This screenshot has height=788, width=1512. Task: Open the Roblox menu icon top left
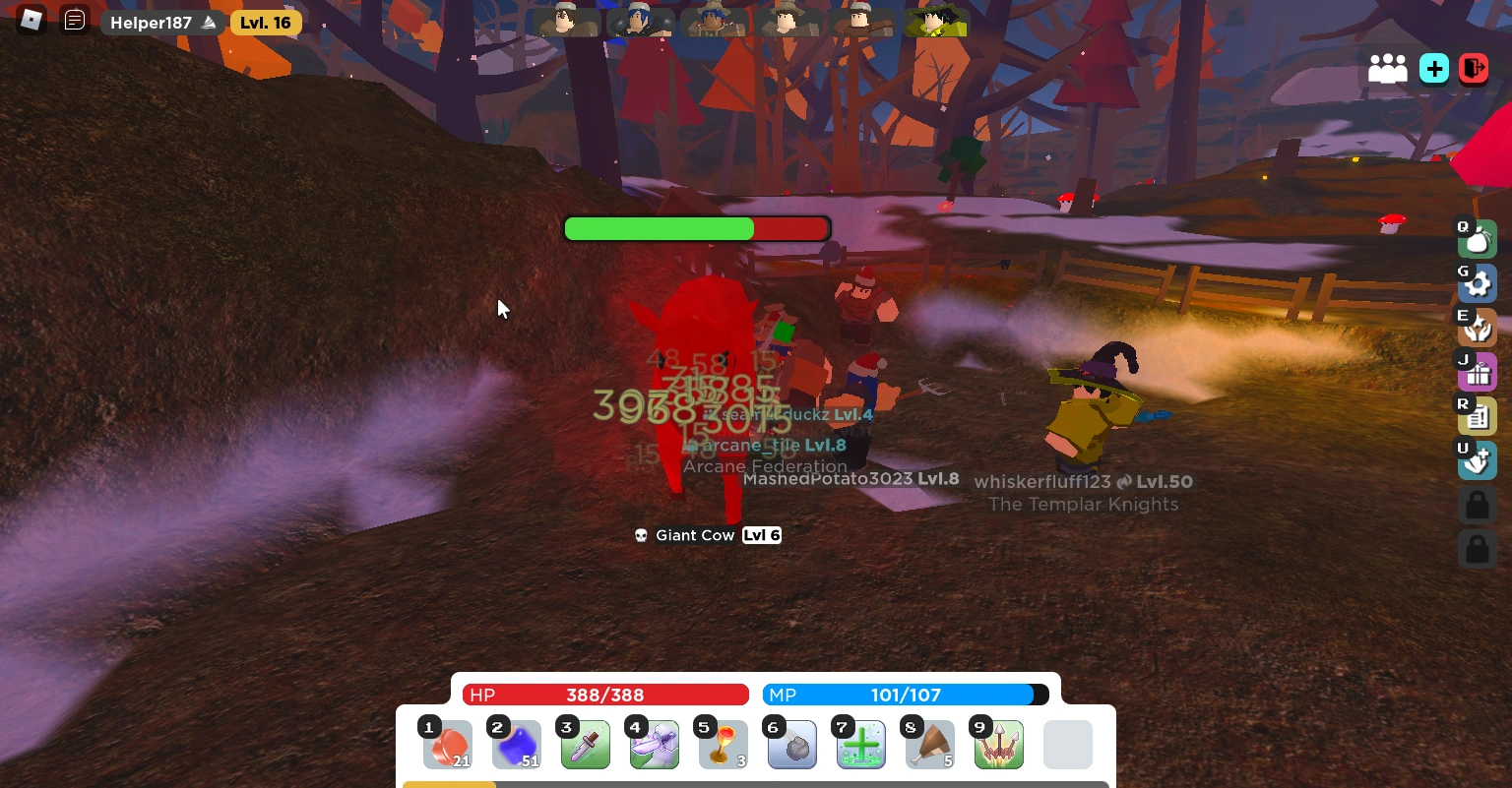tap(31, 20)
